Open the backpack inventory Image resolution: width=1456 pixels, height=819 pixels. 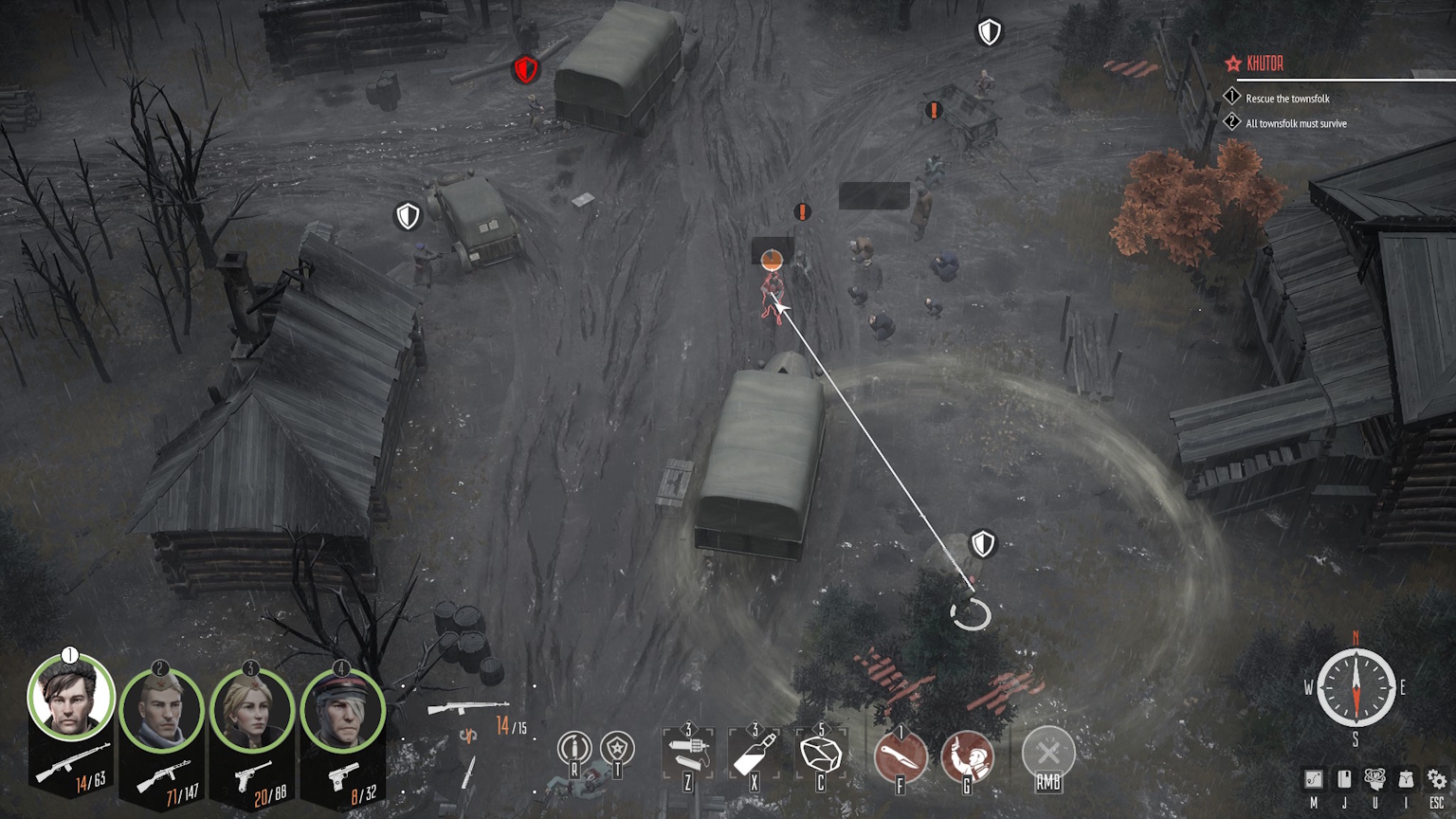point(1406,779)
